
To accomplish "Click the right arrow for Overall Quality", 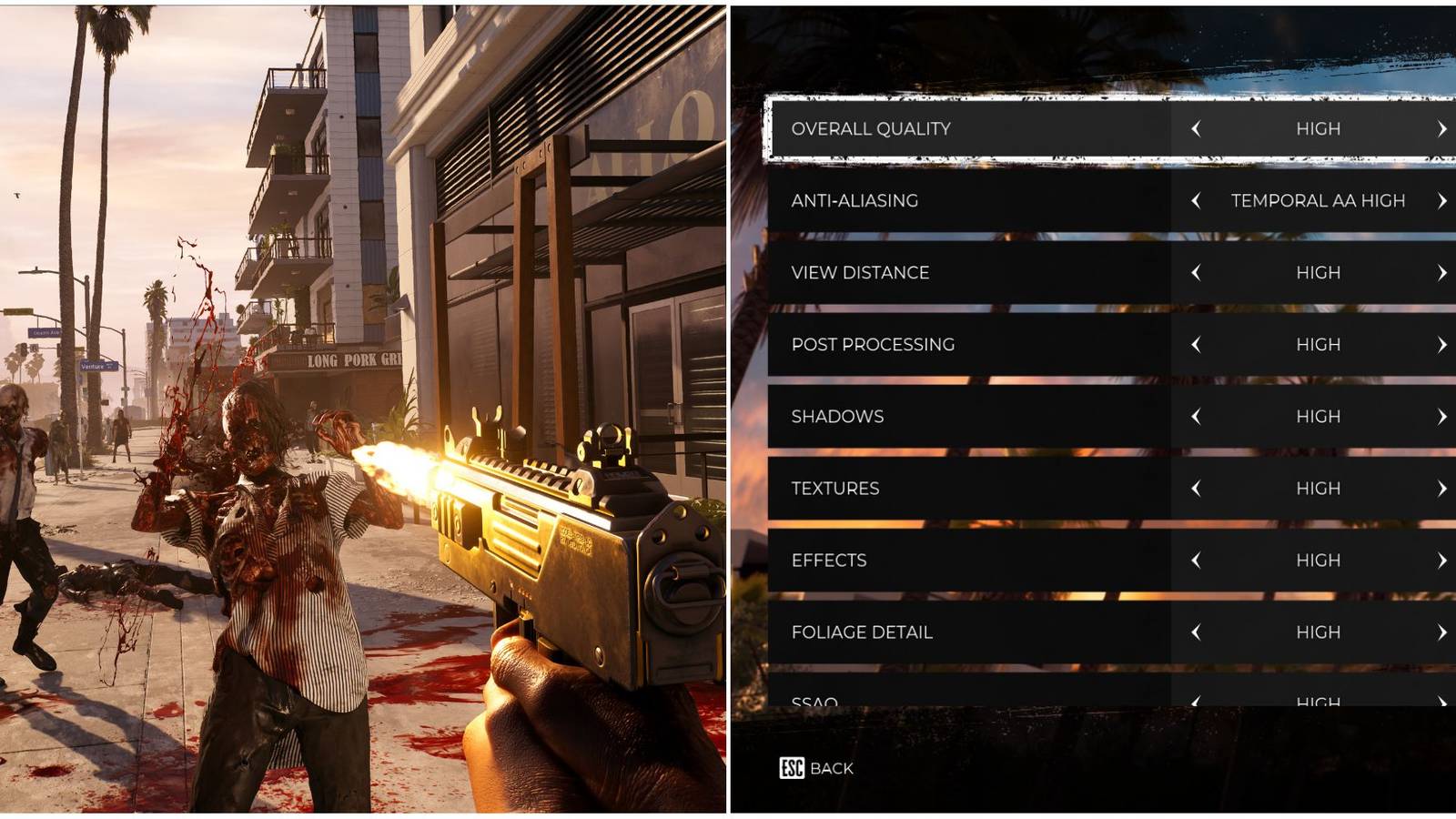I will click(1441, 128).
